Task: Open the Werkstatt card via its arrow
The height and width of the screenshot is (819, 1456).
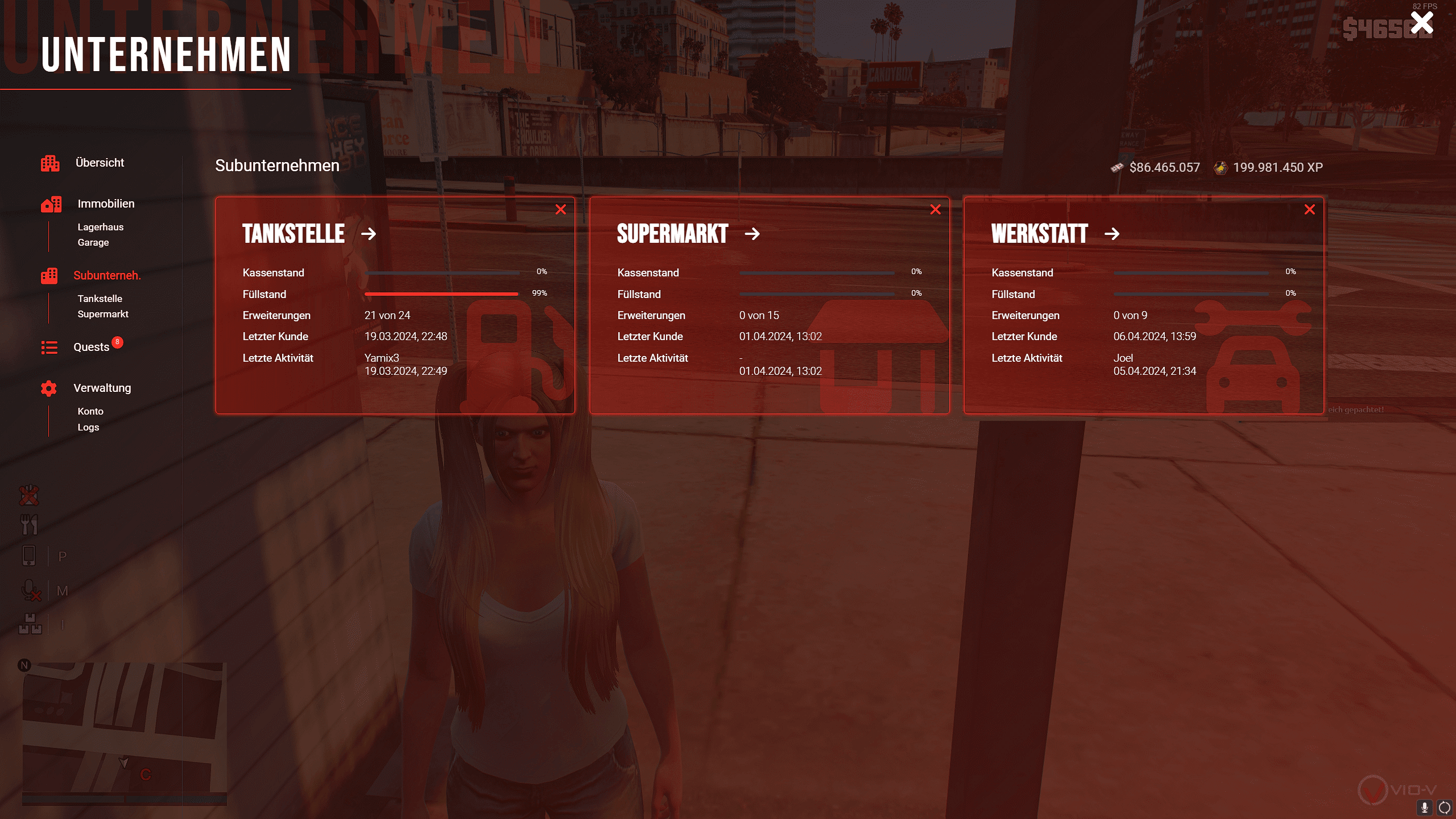Action: tap(1112, 234)
